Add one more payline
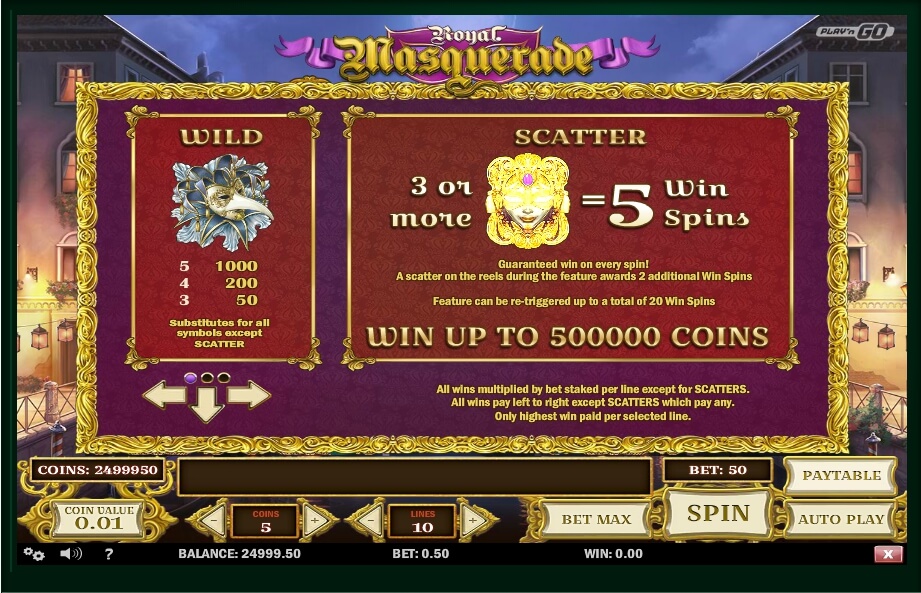921x593 pixels. click(474, 520)
